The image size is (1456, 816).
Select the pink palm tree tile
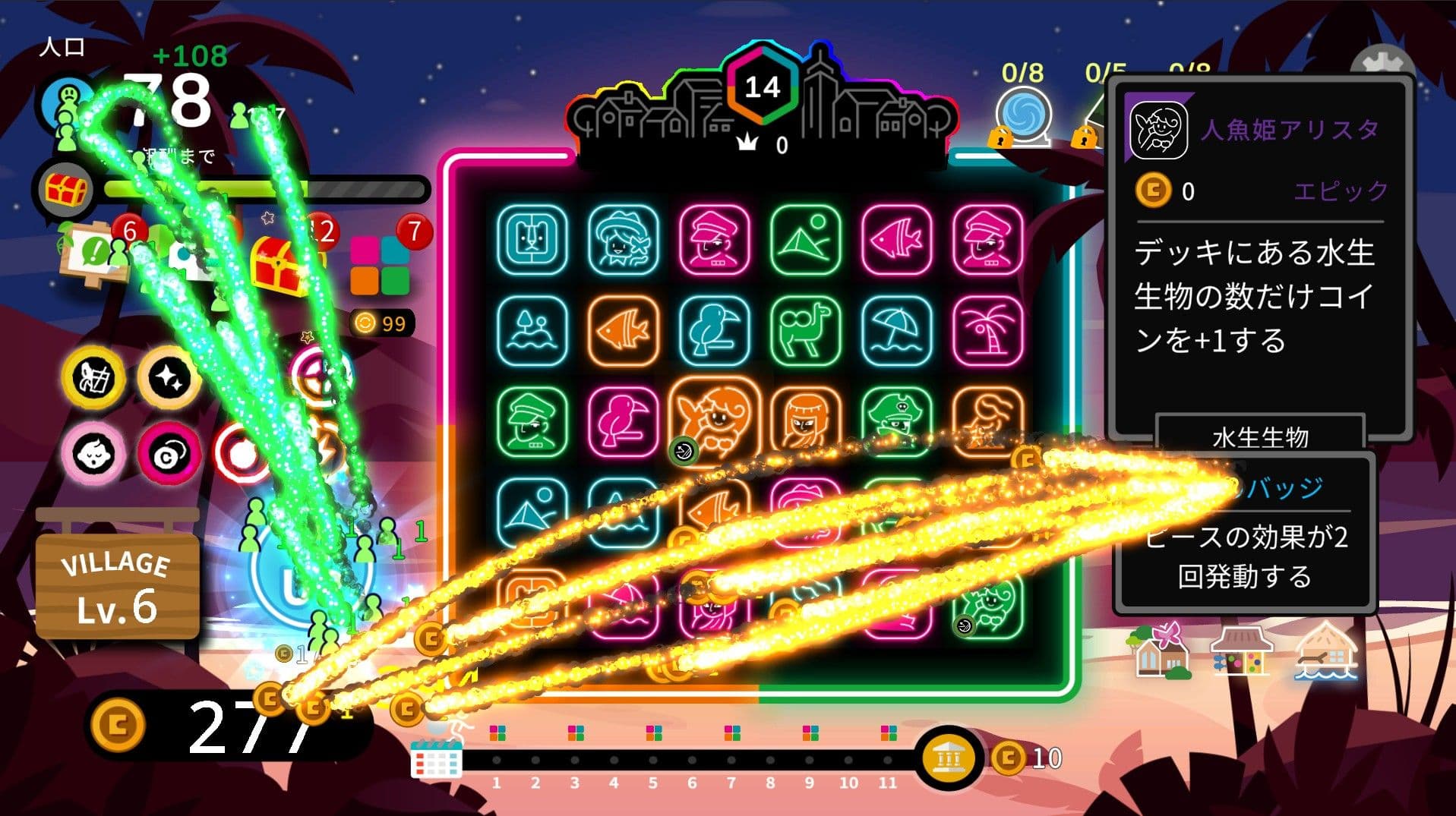987,331
